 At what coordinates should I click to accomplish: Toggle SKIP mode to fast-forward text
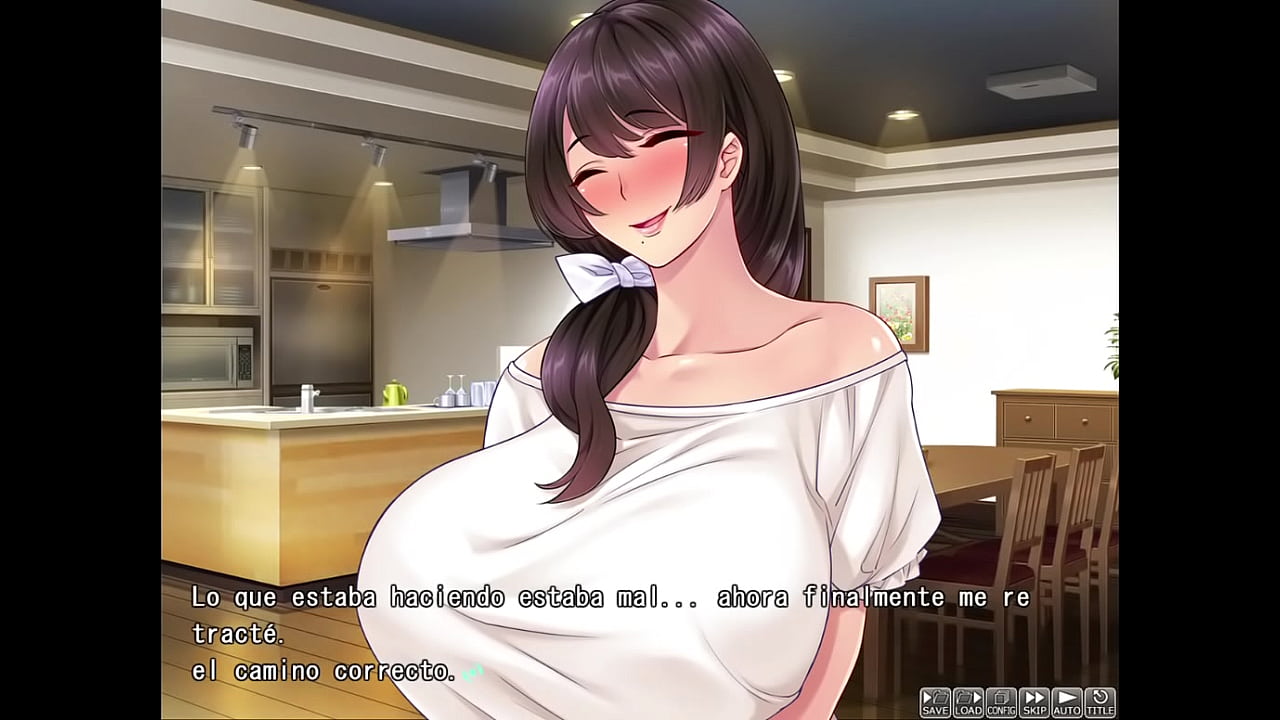1034,700
